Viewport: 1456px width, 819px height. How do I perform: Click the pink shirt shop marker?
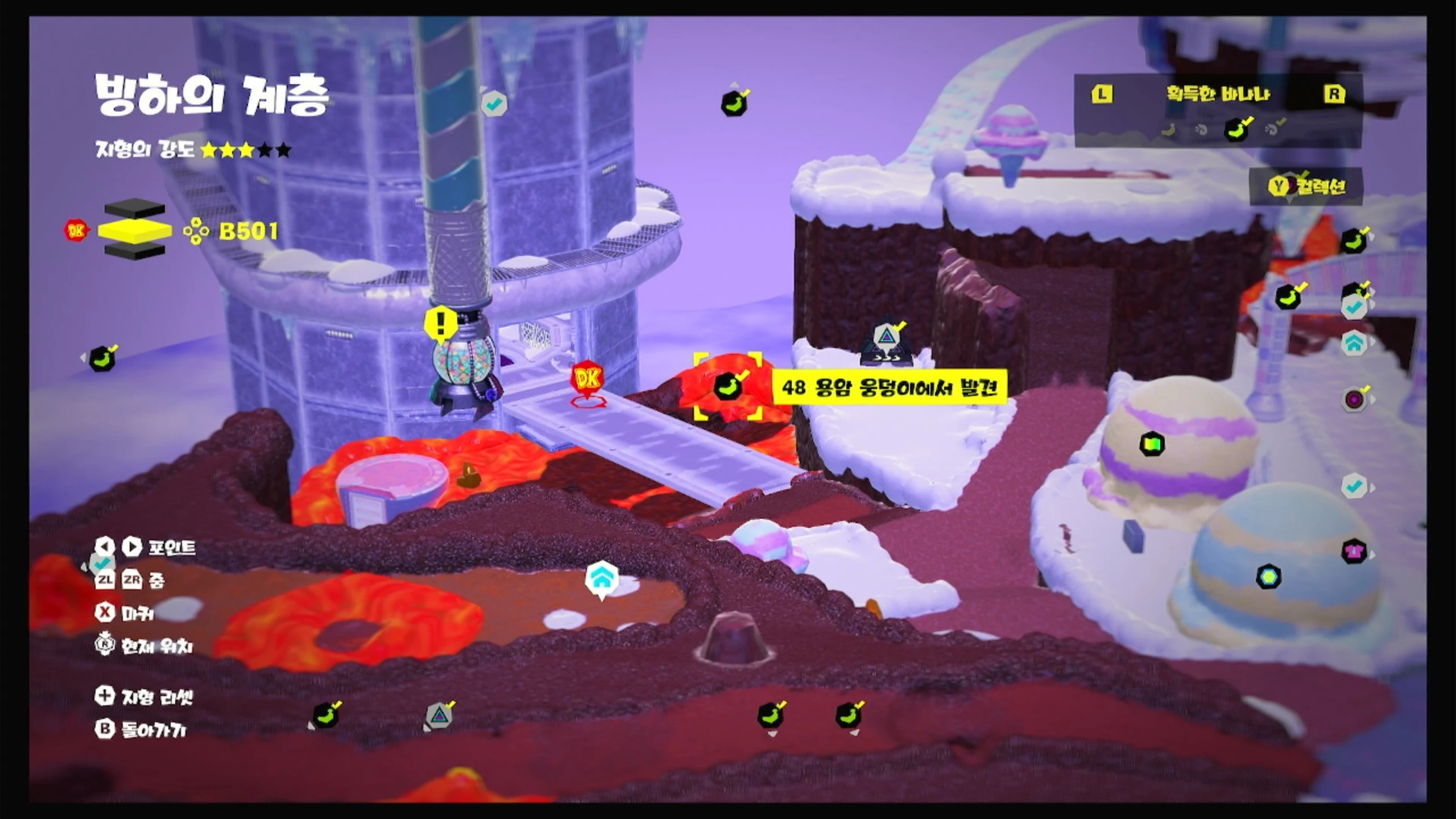click(1354, 551)
